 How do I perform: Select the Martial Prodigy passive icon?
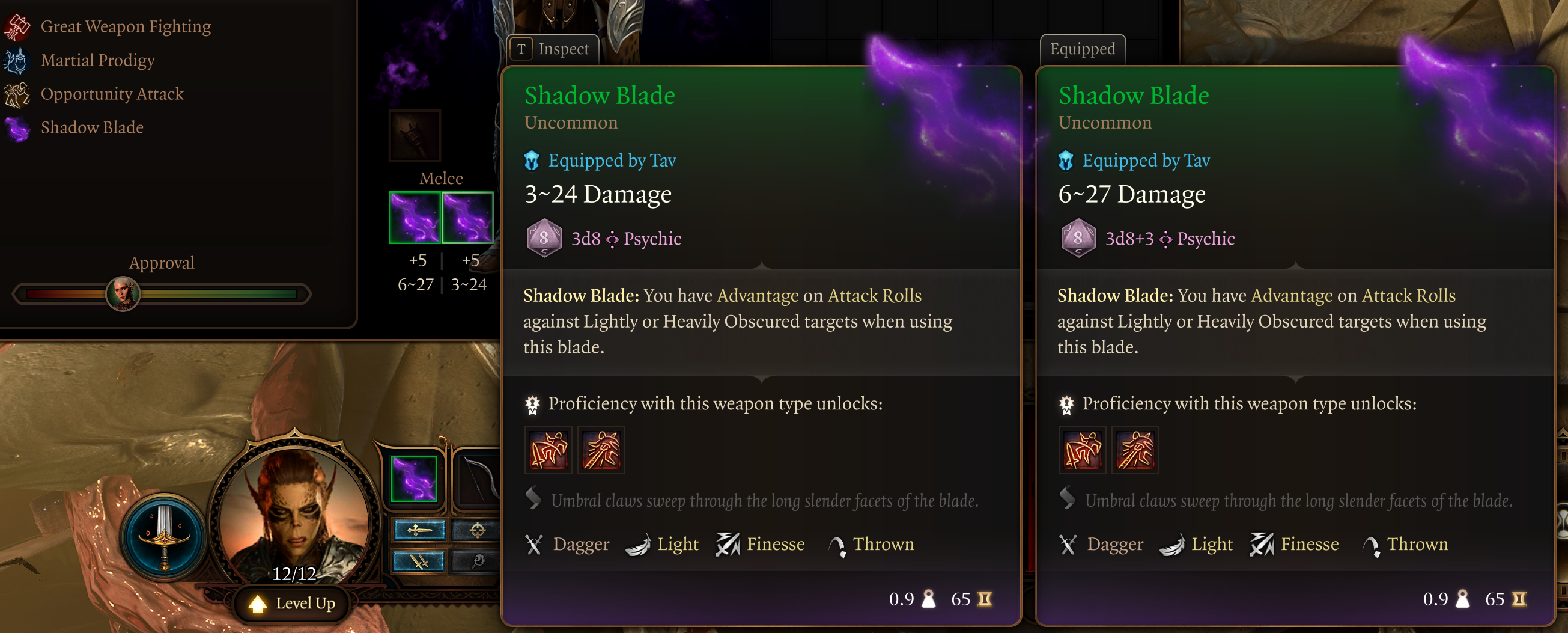pyautogui.click(x=16, y=60)
